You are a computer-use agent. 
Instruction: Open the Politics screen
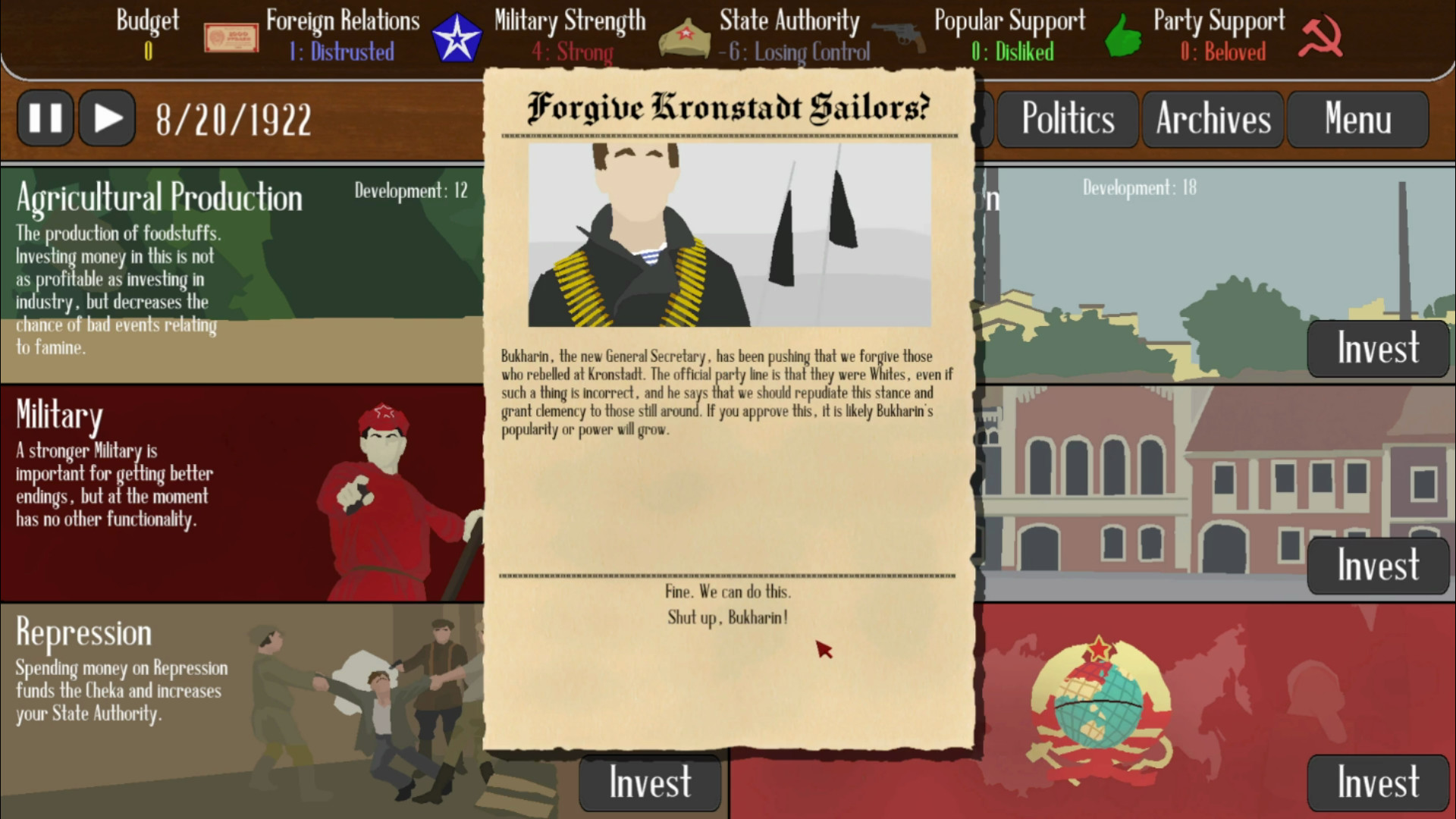click(x=1068, y=118)
